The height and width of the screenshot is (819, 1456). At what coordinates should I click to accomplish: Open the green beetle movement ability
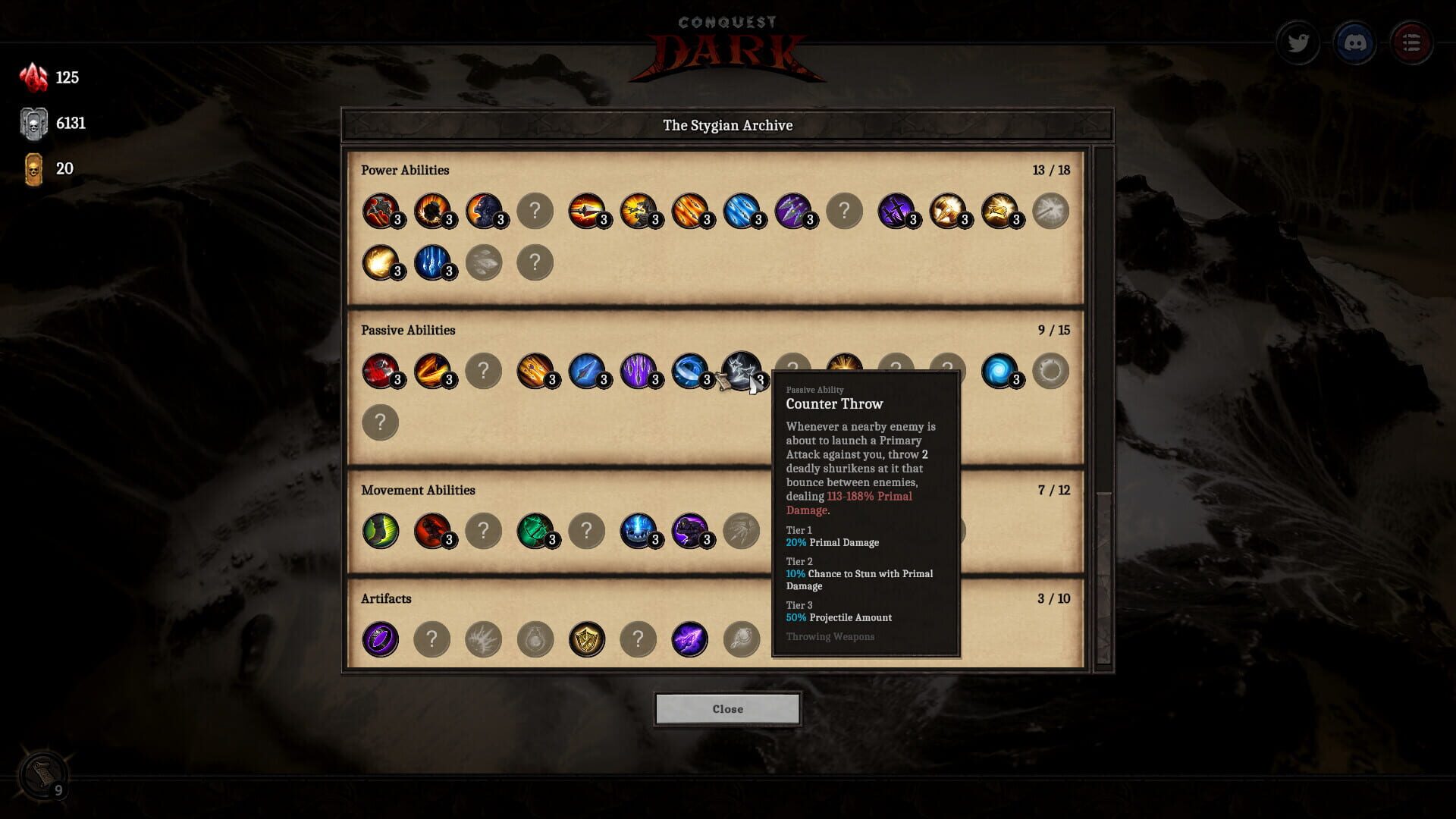coord(536,531)
